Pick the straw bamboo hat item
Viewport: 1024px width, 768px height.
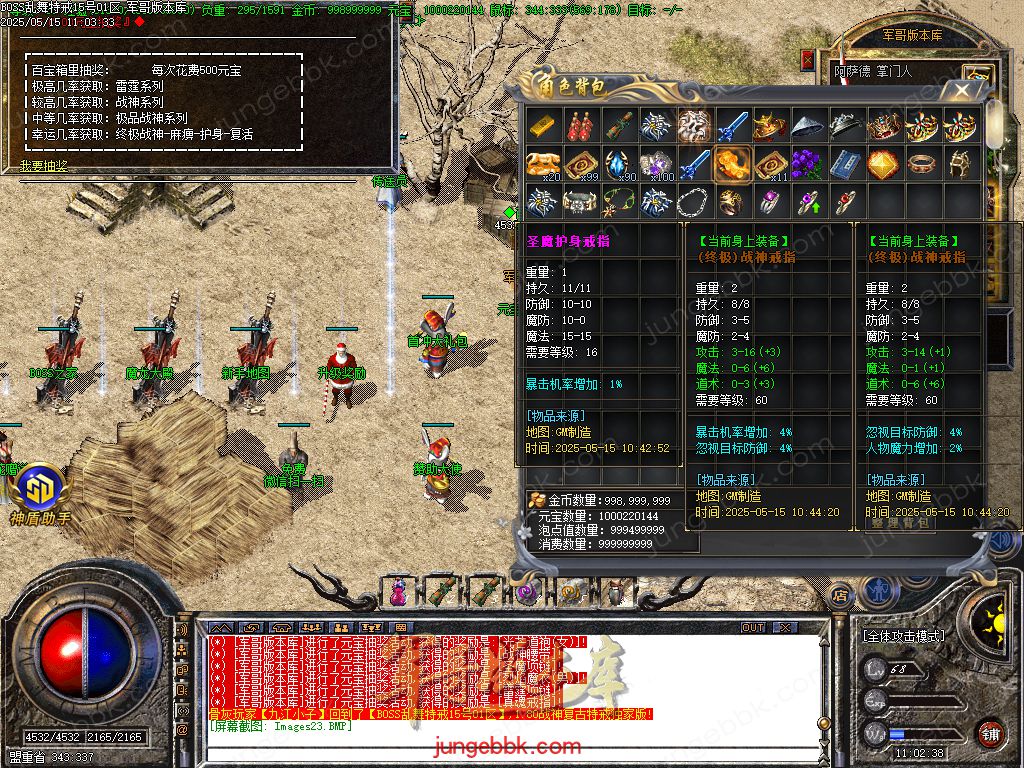[x=808, y=126]
